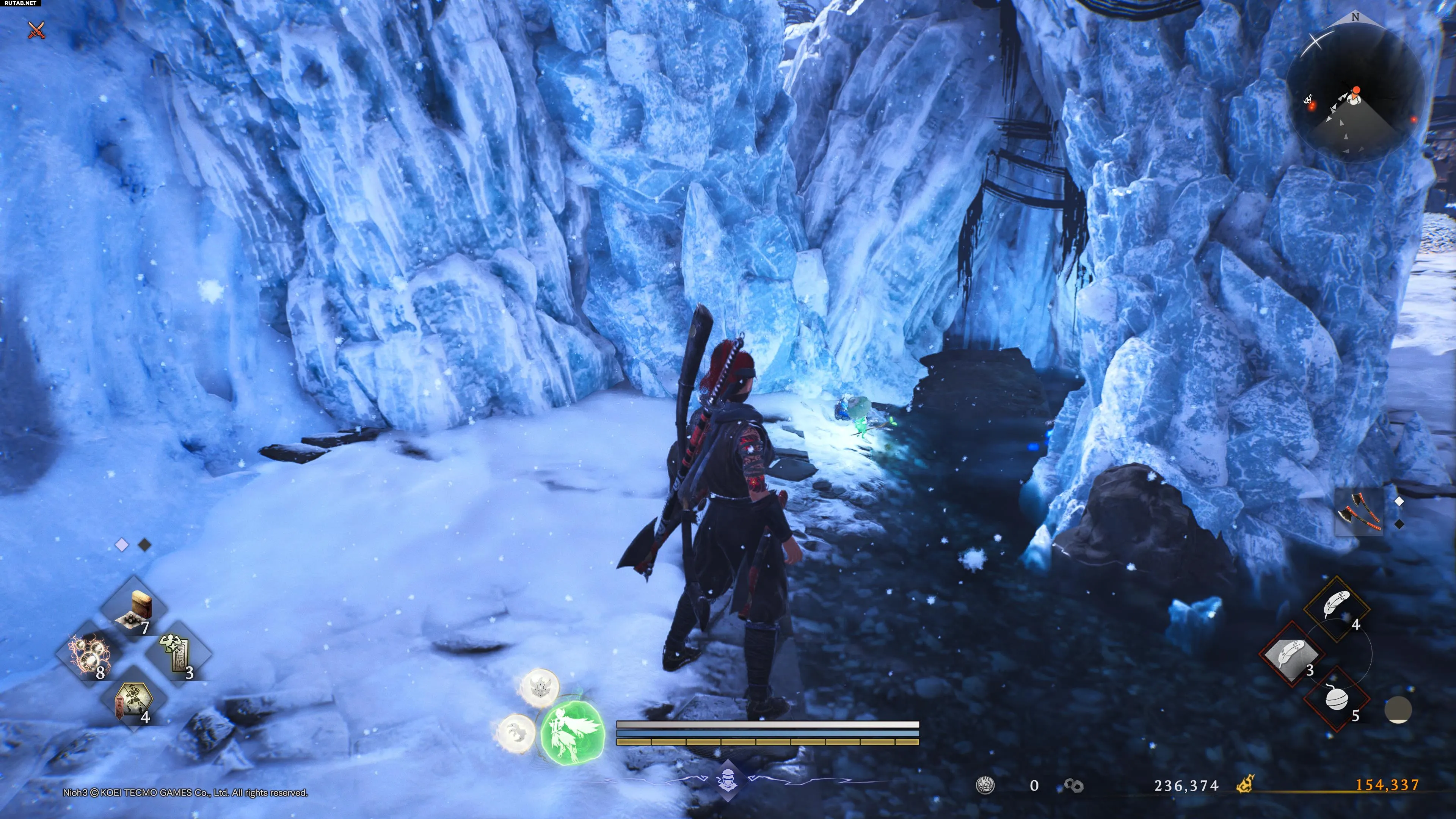Viewport: 1456px width, 819px height.
Task: Click the round gray gauge icon
Action: (x=1398, y=710)
